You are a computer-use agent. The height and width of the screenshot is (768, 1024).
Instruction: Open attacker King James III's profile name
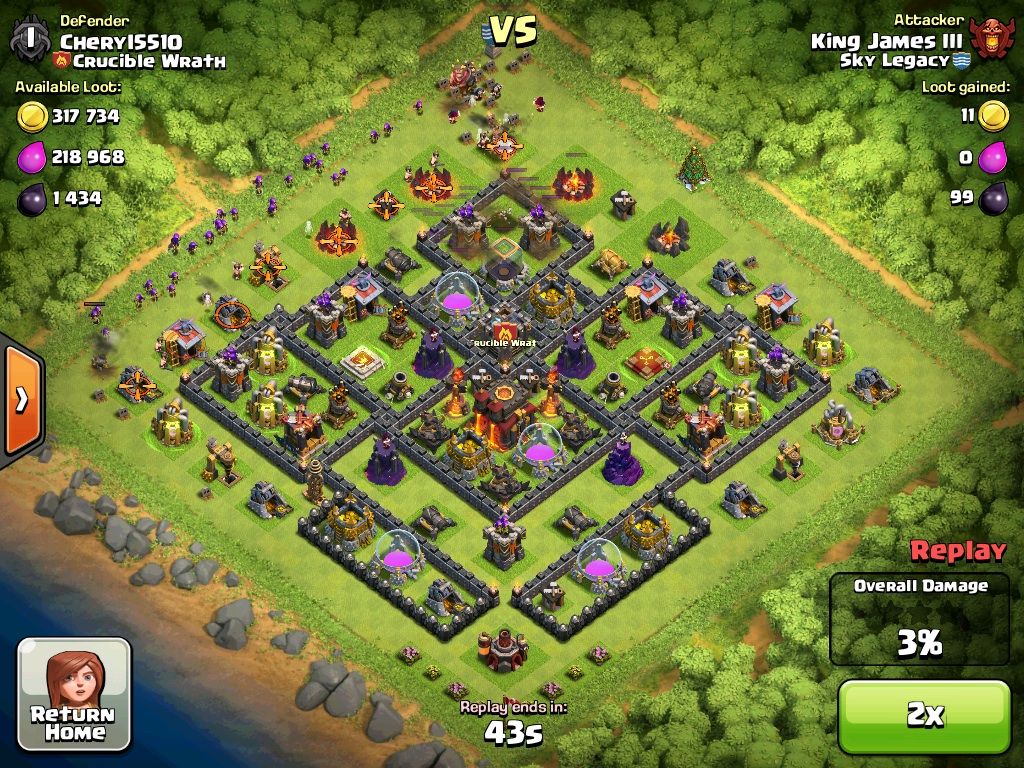886,41
